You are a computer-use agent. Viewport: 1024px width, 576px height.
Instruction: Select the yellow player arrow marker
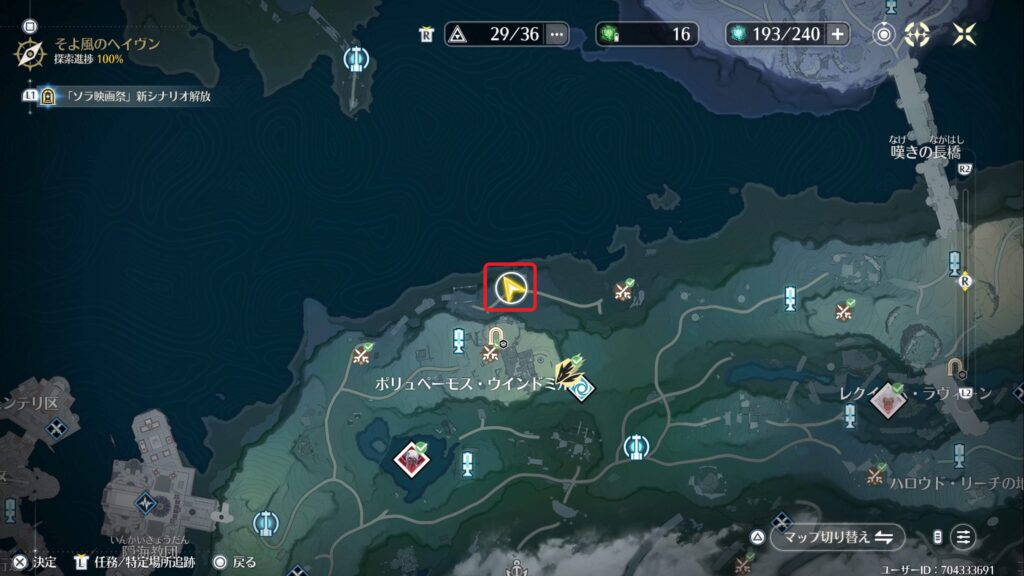click(510, 289)
